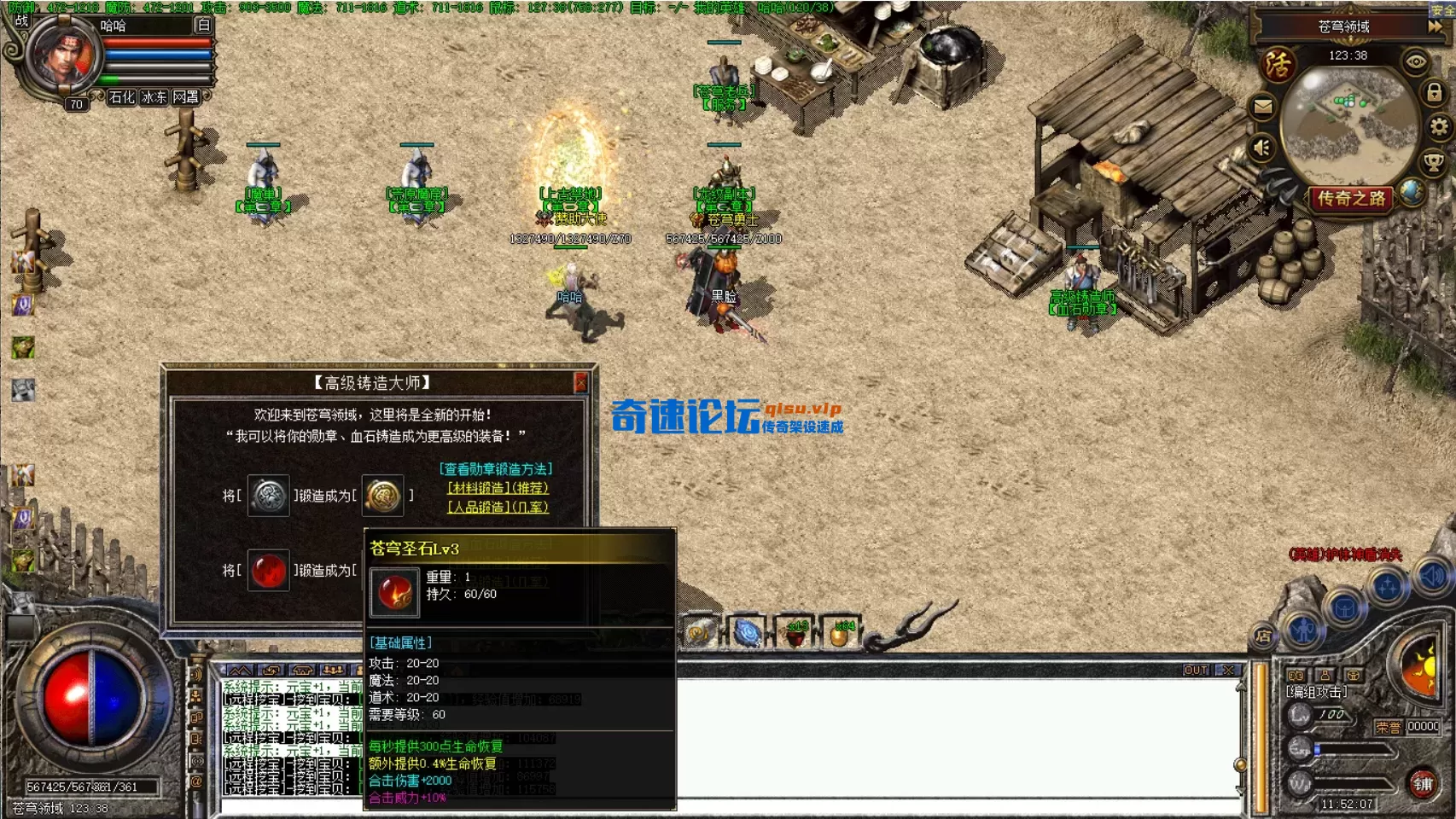1456x819 pixels.
Task: Click the OUT expander above the chat box
Action: point(1196,671)
